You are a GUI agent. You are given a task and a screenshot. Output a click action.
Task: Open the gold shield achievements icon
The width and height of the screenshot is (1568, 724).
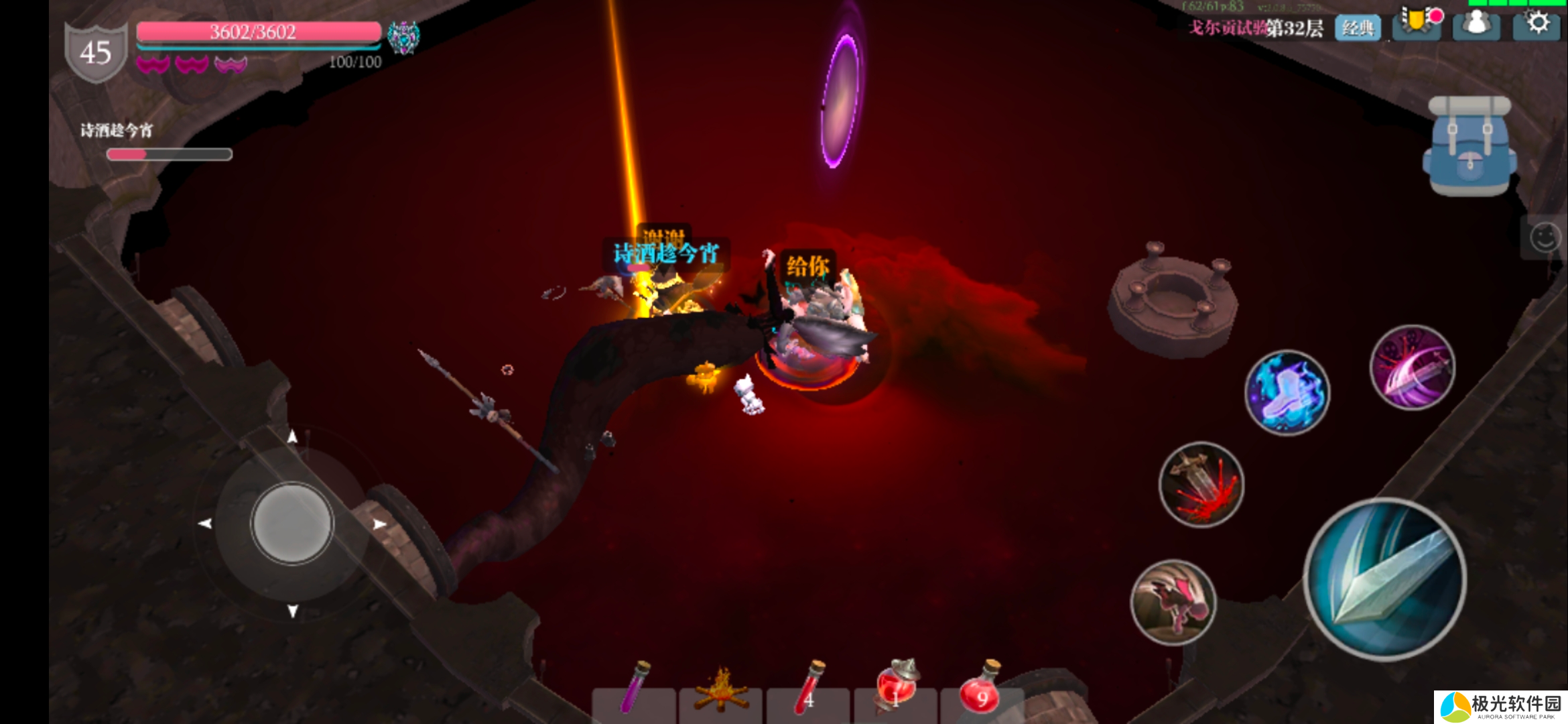1417,23
